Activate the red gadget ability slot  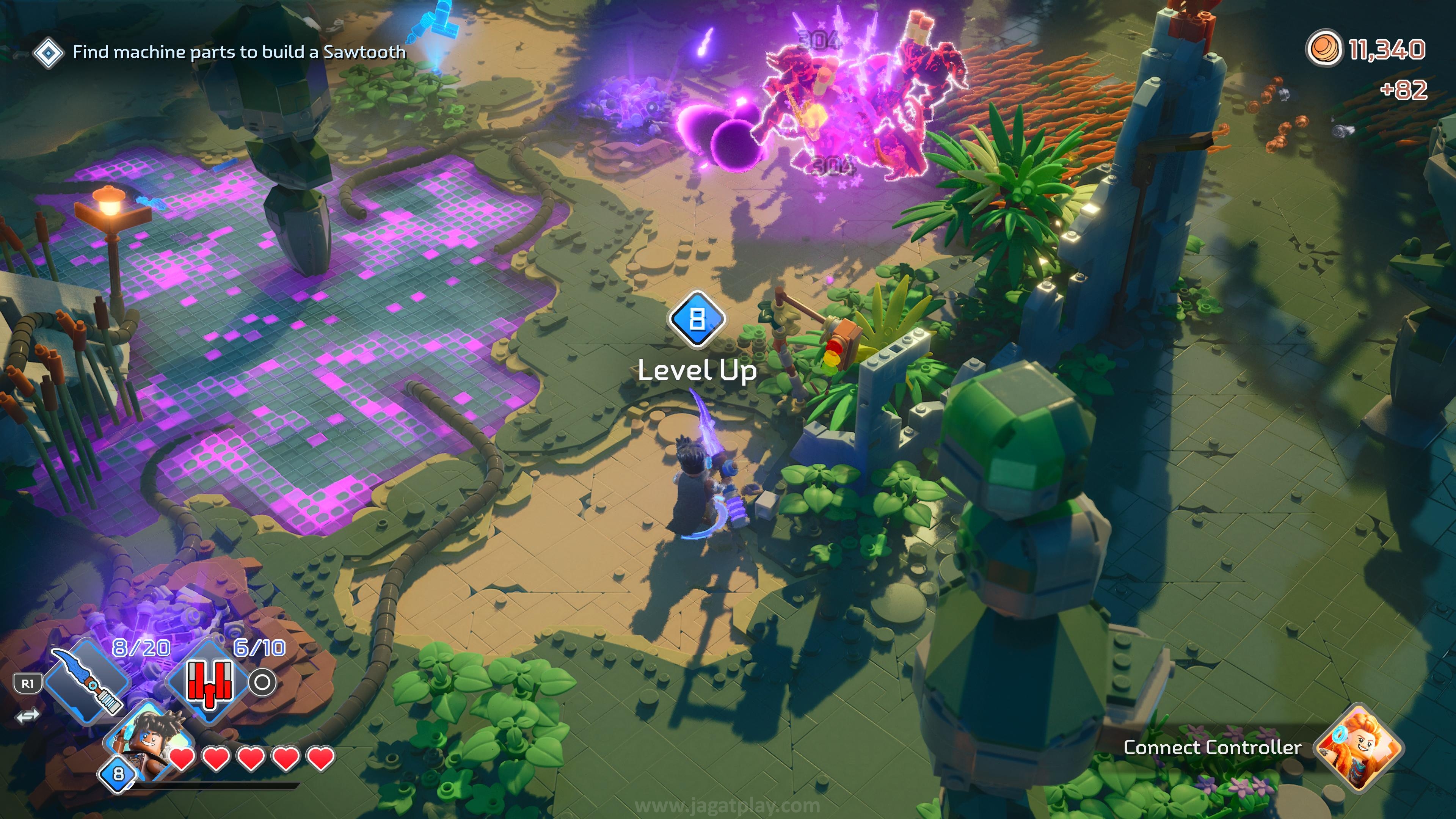[209, 681]
